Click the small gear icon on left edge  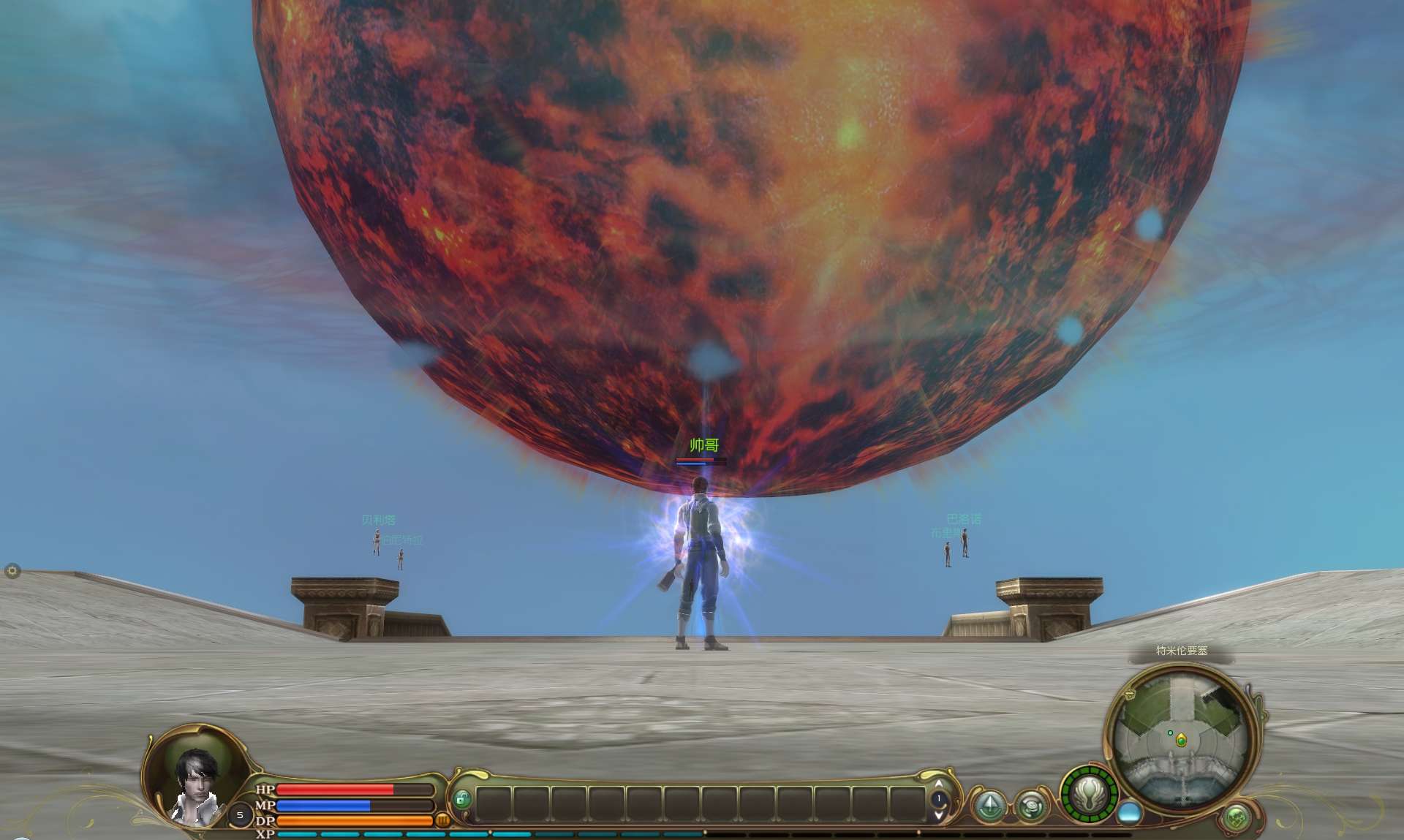pyautogui.click(x=12, y=571)
